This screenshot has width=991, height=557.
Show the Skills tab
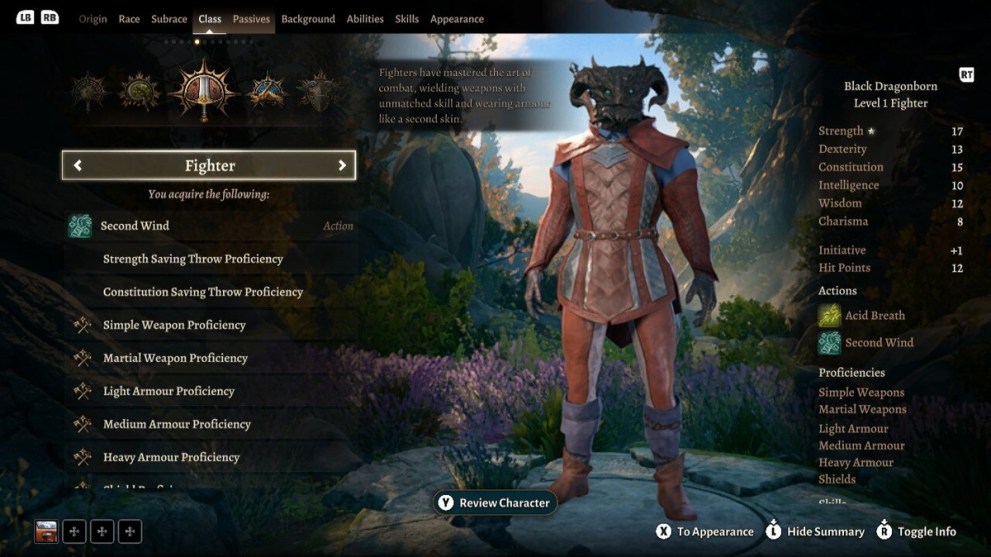[407, 19]
